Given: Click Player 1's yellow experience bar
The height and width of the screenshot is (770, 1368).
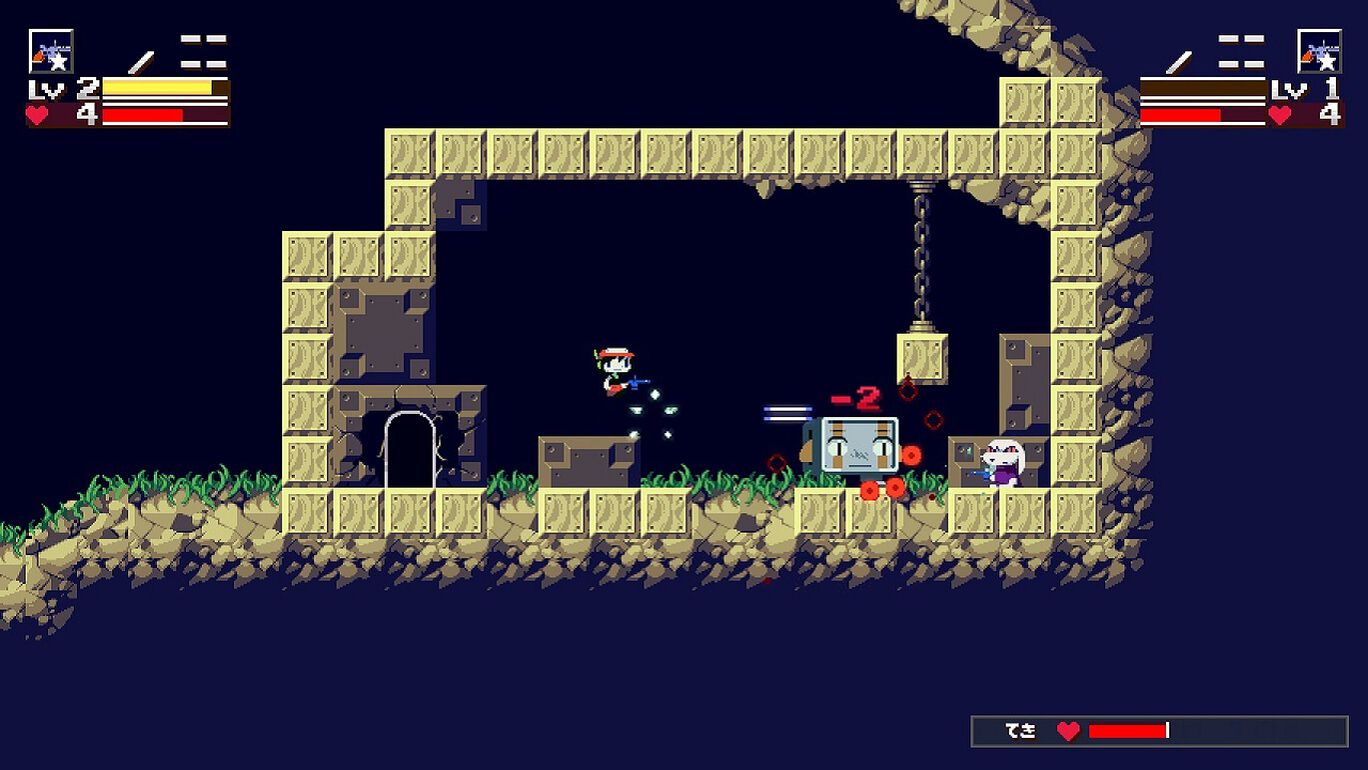Looking at the screenshot, I should tap(155, 88).
